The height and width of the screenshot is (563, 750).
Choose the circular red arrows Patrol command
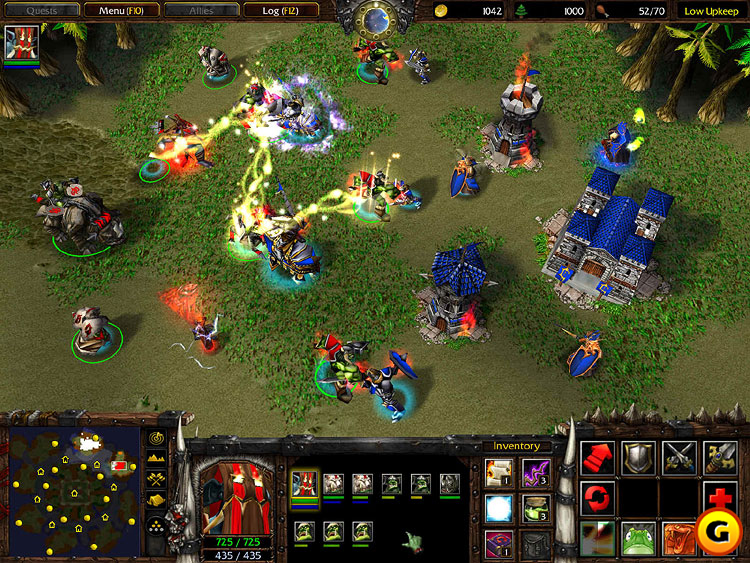pyautogui.click(x=598, y=497)
